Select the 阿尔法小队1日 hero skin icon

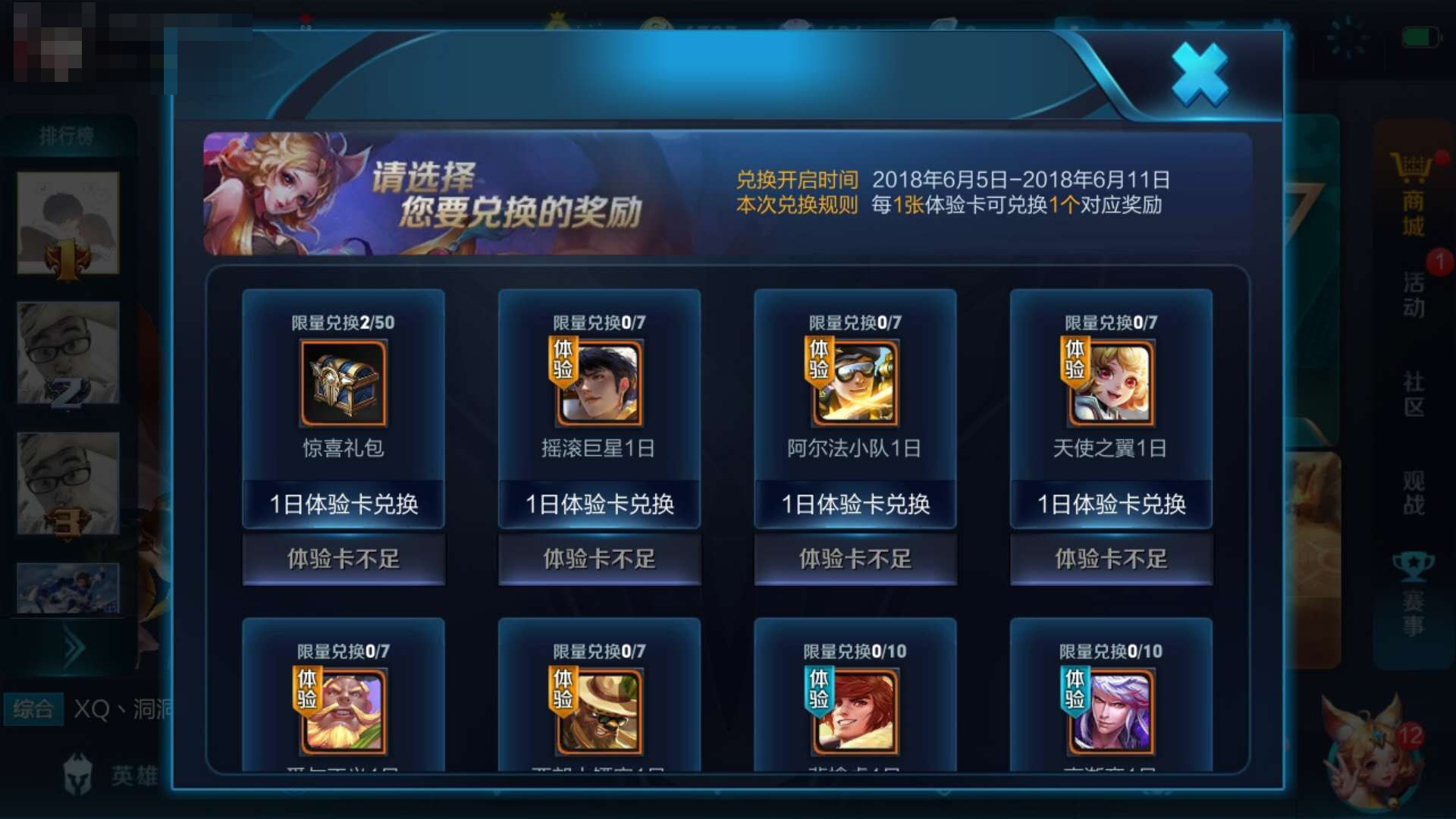(854, 385)
